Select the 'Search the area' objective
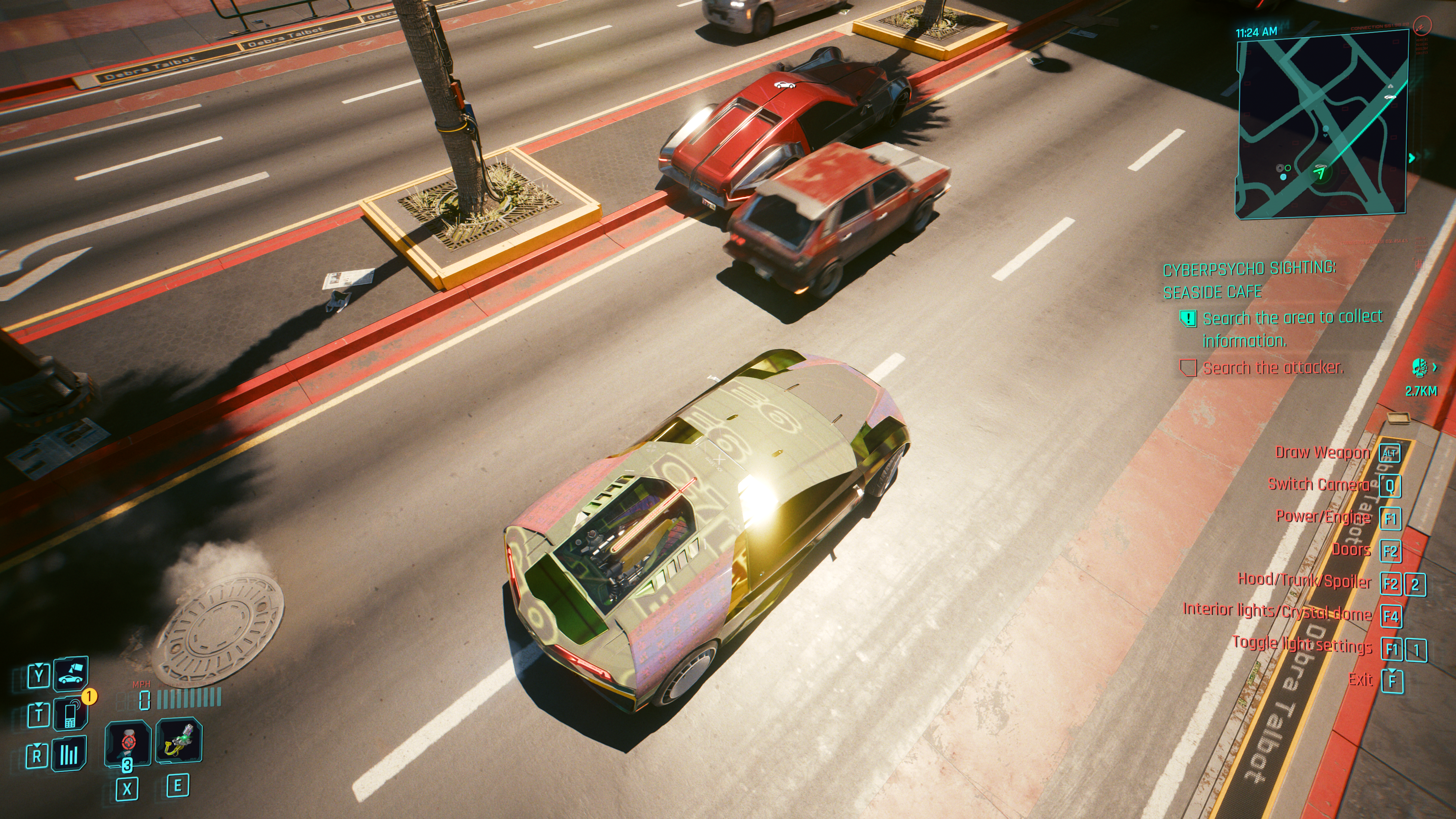Image resolution: width=1456 pixels, height=819 pixels. tap(1292, 328)
